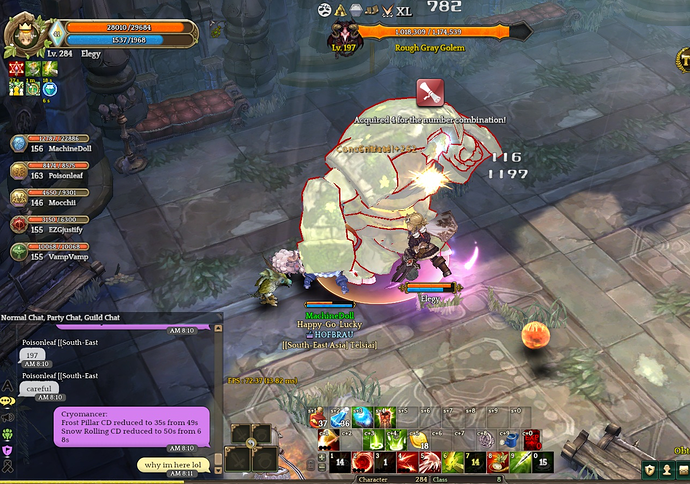Open the purple shield guild chat channel

[8, 451]
